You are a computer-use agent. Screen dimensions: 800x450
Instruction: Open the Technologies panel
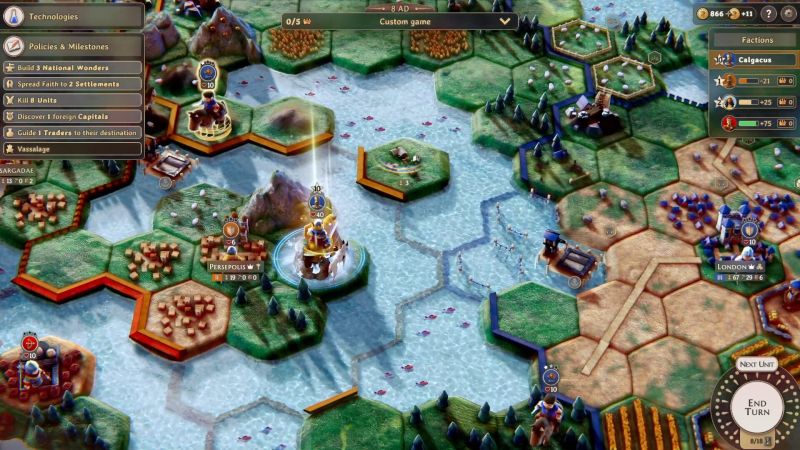[72, 16]
